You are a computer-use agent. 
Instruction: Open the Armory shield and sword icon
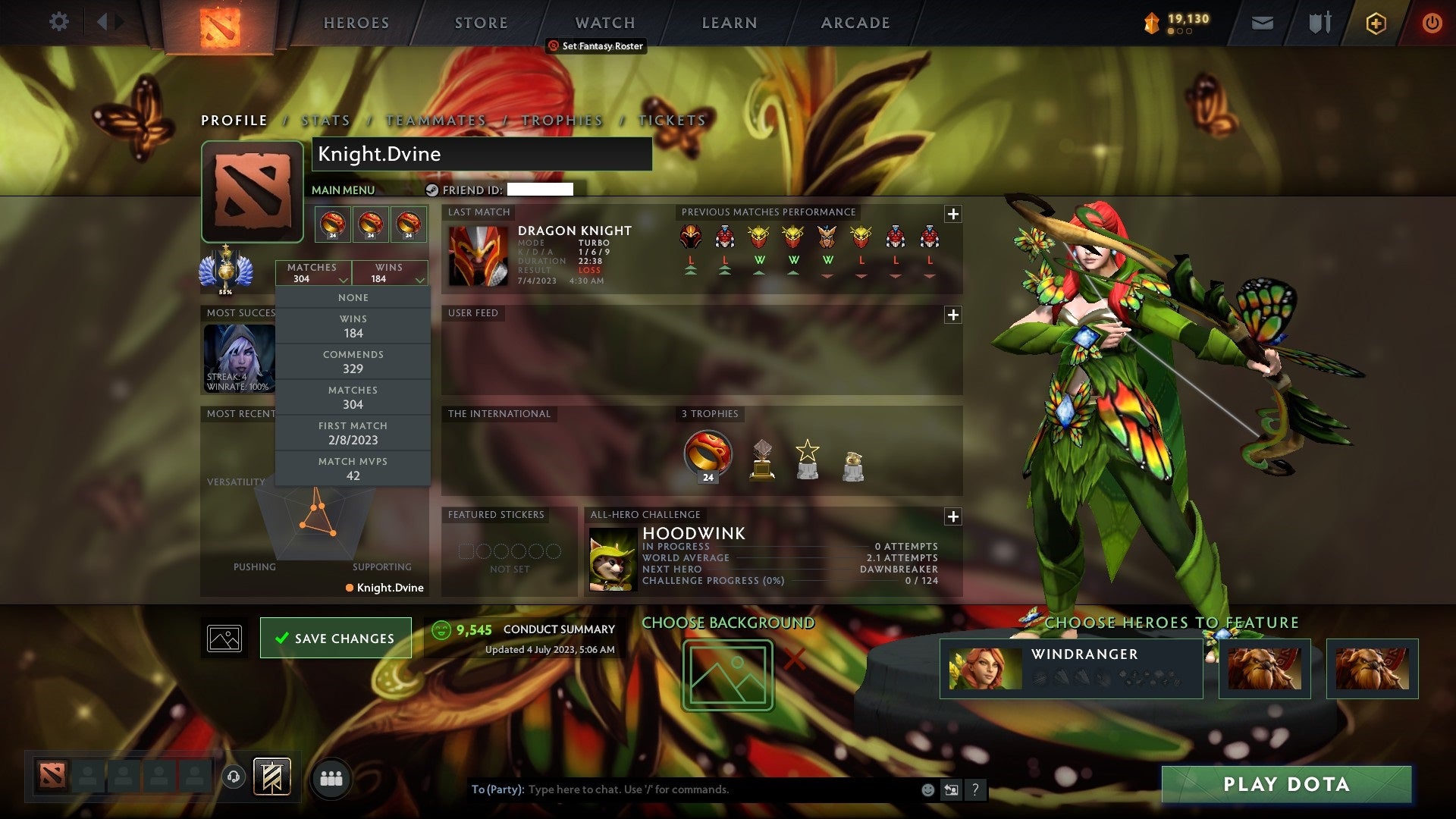click(1319, 23)
